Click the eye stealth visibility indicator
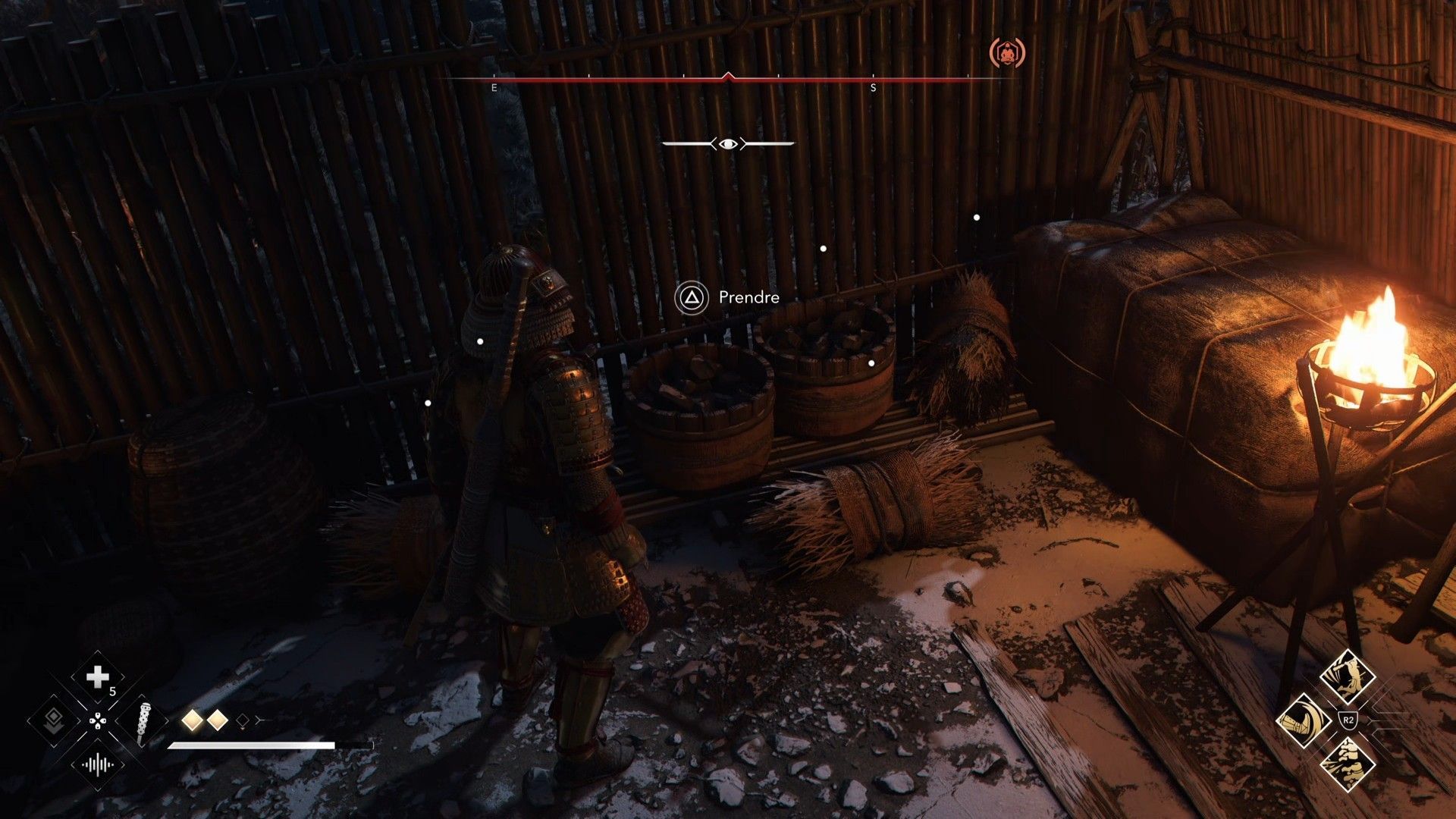Image resolution: width=1456 pixels, height=819 pixels. (728, 143)
